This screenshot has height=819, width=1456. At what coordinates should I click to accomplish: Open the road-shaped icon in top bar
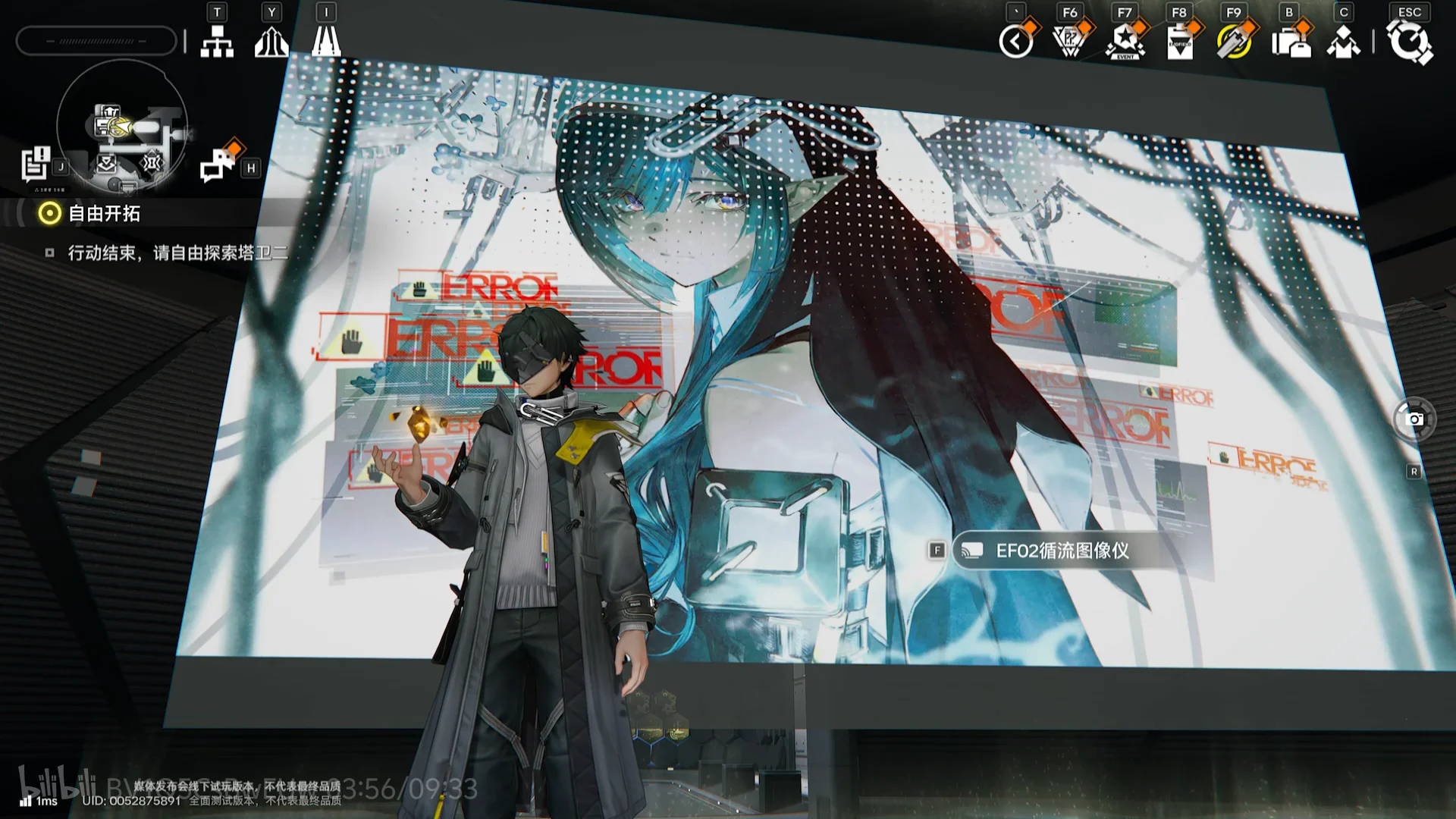(326, 42)
